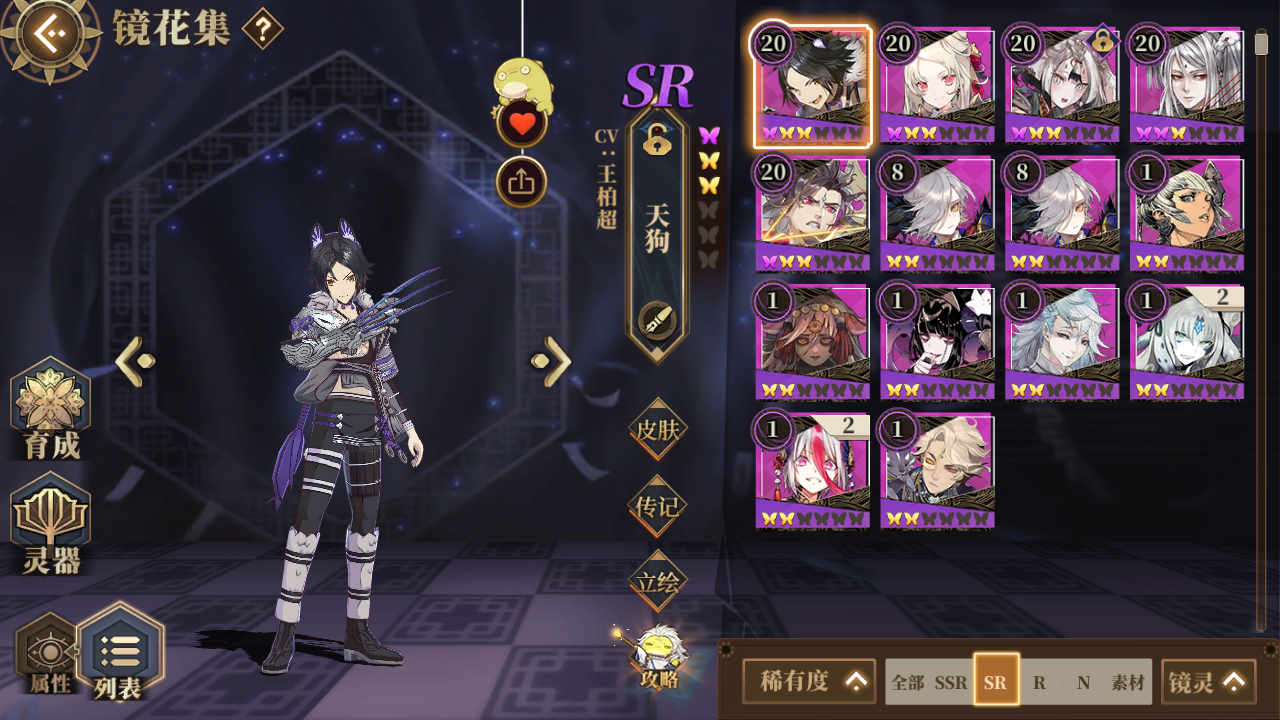
Task: Go back using the top-left arrow
Action: coord(48,34)
